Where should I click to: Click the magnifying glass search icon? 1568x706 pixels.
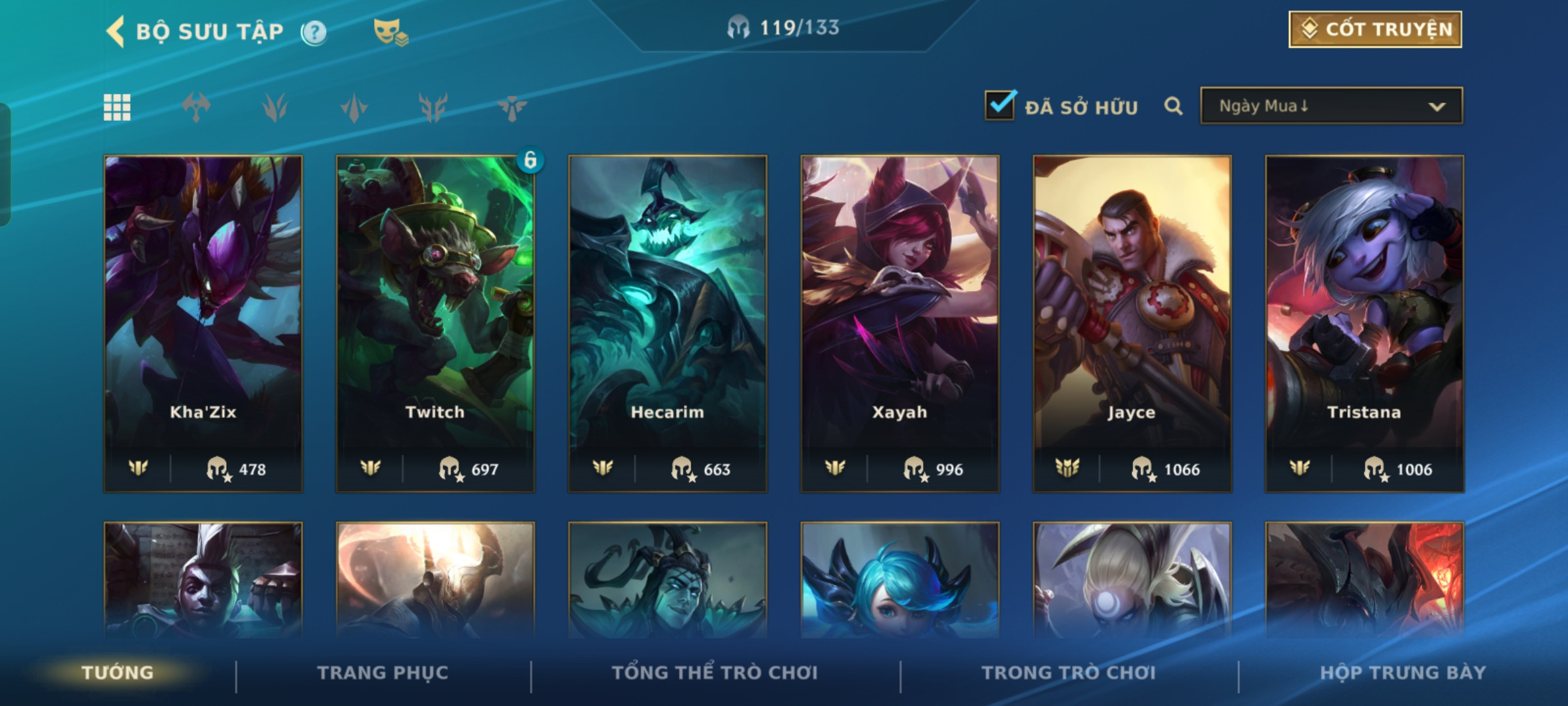1173,106
